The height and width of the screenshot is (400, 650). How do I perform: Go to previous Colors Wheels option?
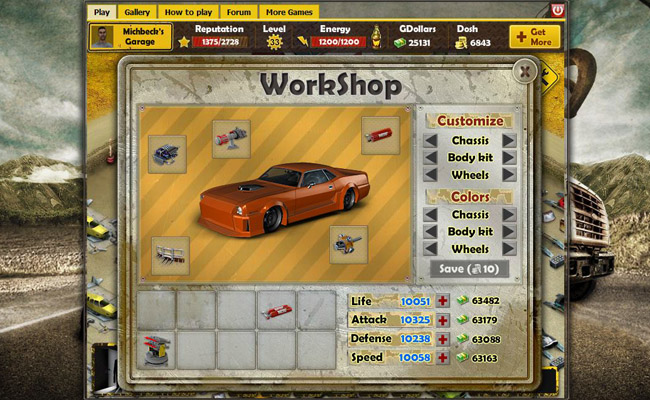point(430,248)
